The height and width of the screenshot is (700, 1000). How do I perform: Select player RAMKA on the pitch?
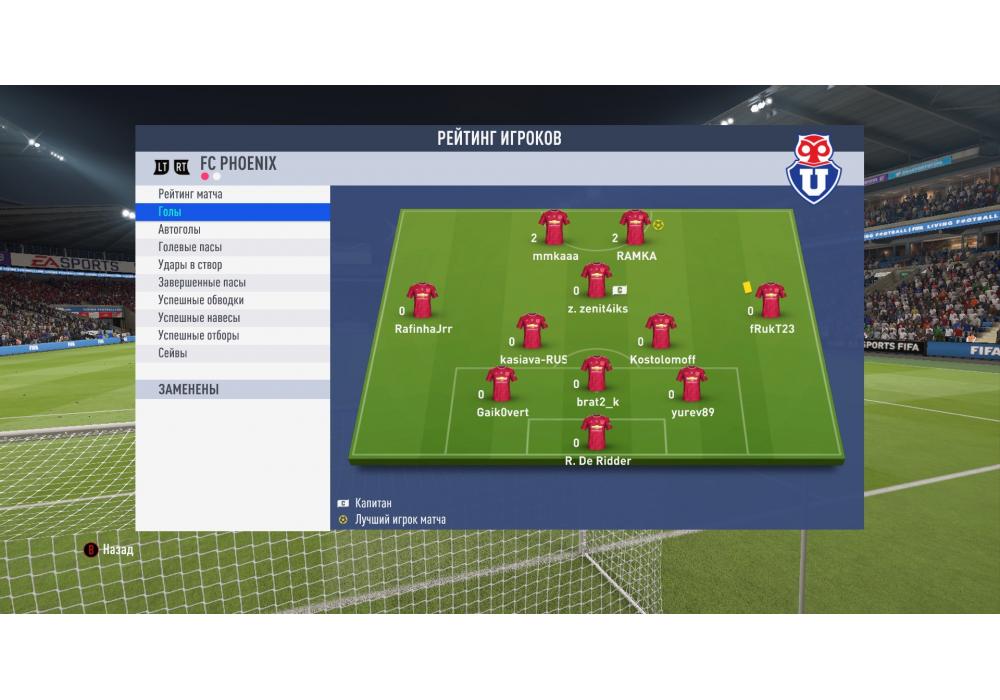(636, 229)
